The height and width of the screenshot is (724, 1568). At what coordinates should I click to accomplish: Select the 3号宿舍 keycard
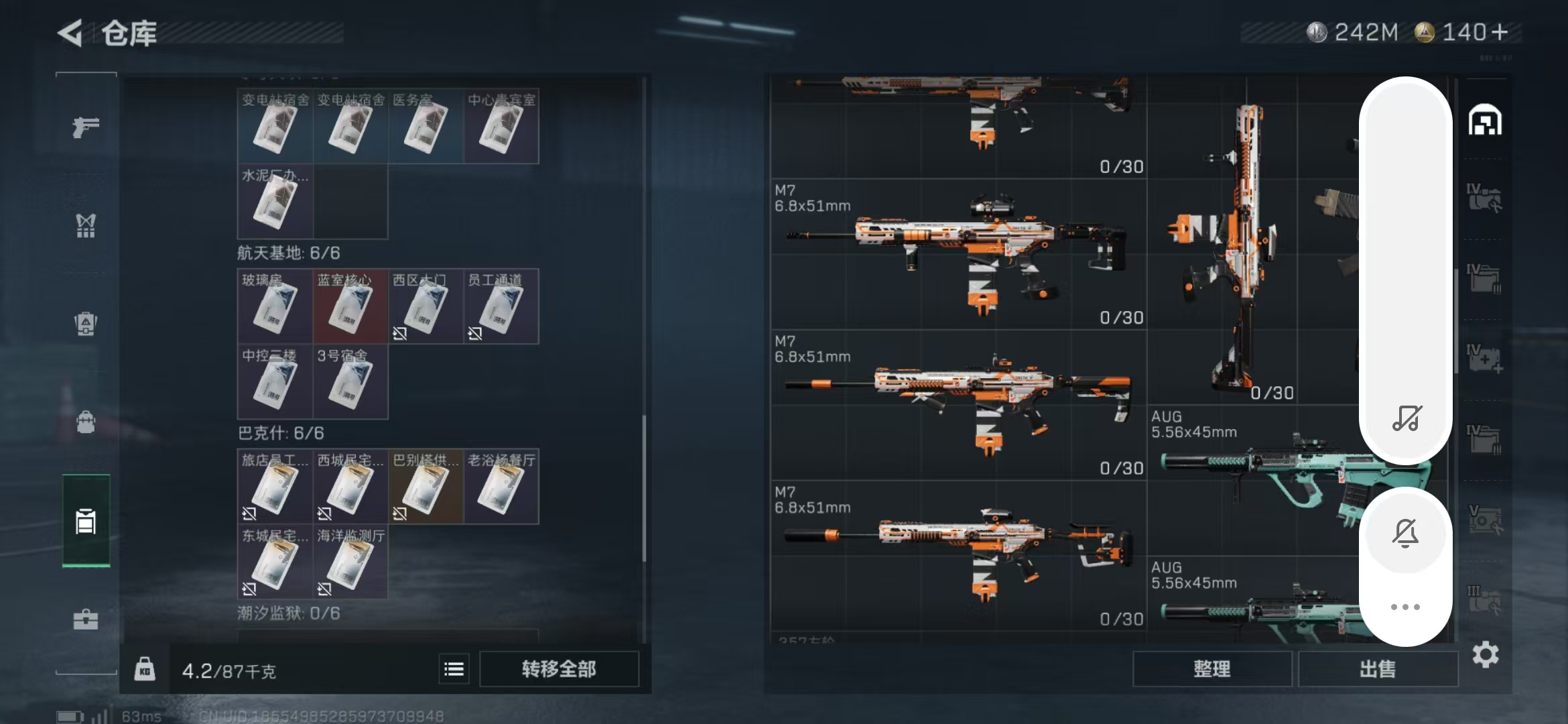pos(350,381)
